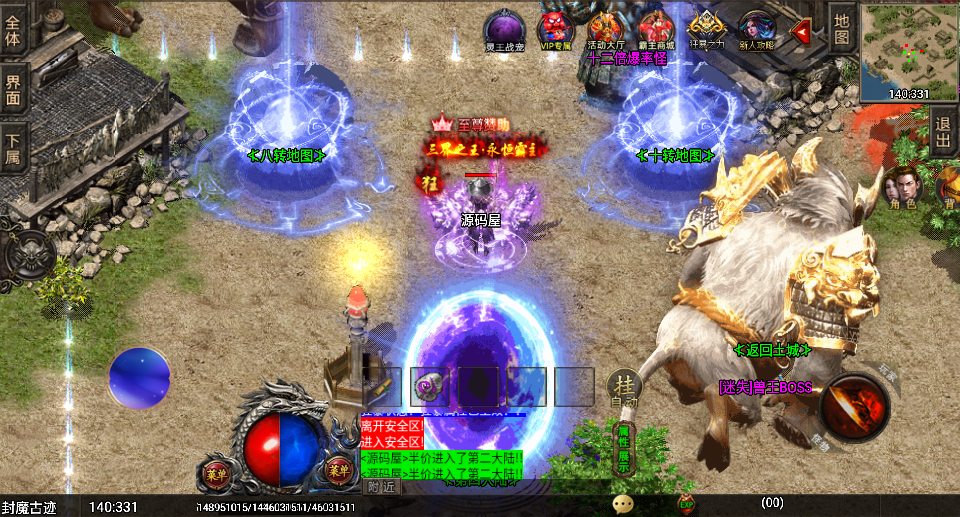Open the 全体 panel button
Screen dimensions: 960x517
(x=13, y=28)
